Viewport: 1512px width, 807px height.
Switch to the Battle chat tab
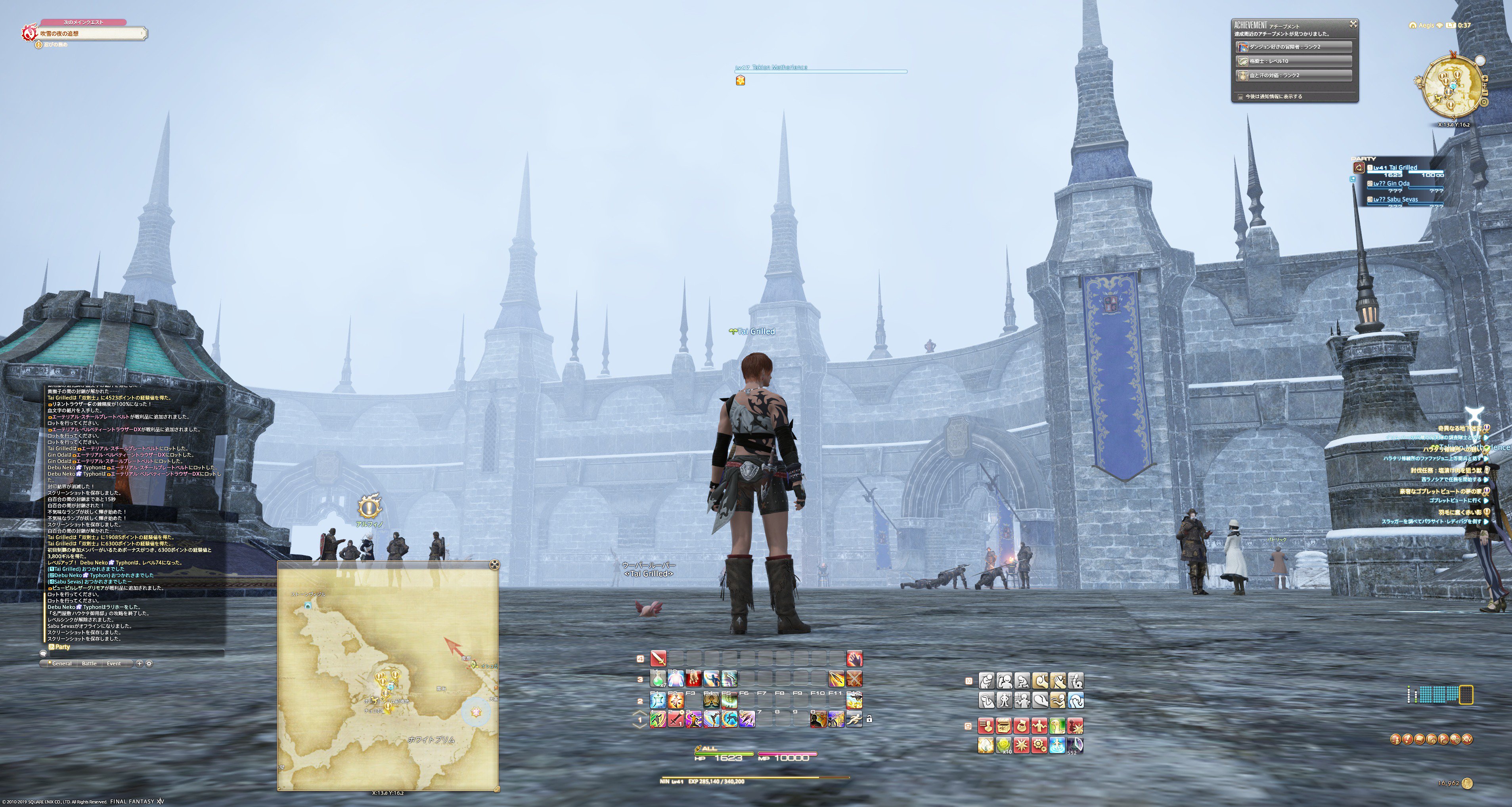coord(90,664)
